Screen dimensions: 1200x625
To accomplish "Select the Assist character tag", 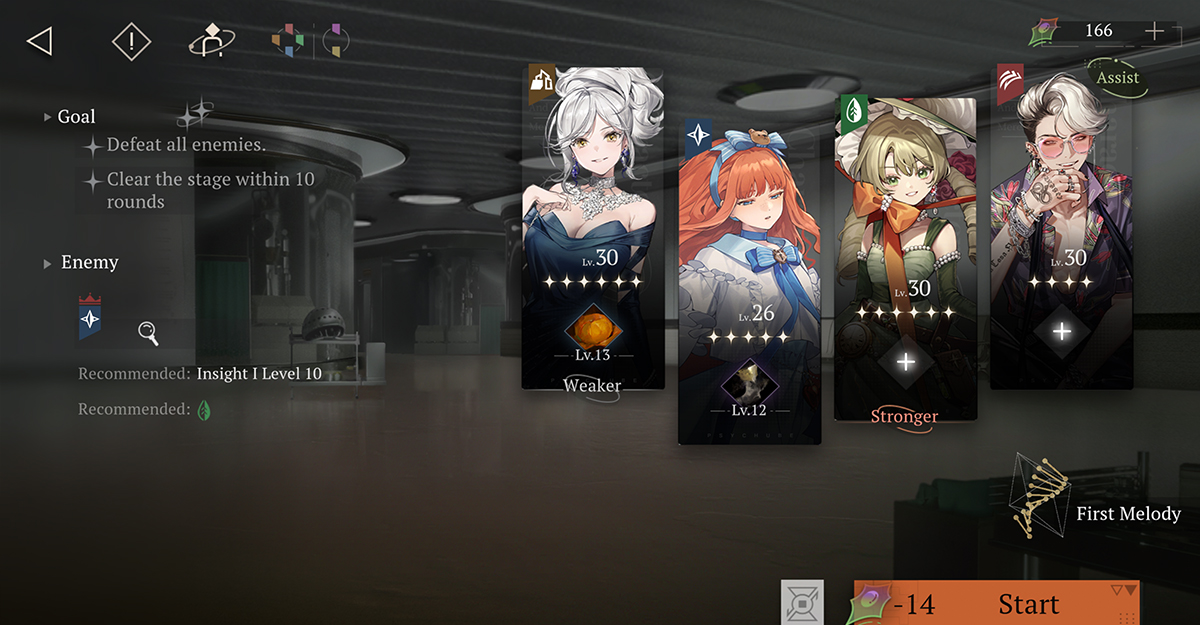I will point(1117,78).
